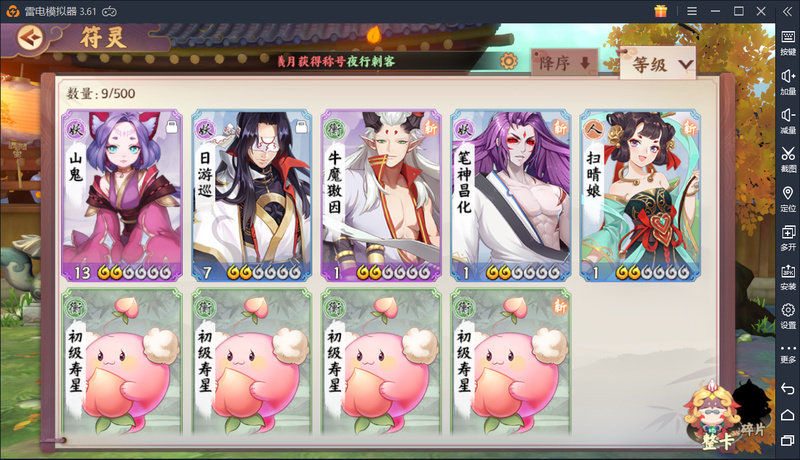Open the 安装 APK install tool
The height and width of the screenshot is (460, 800).
[788, 276]
